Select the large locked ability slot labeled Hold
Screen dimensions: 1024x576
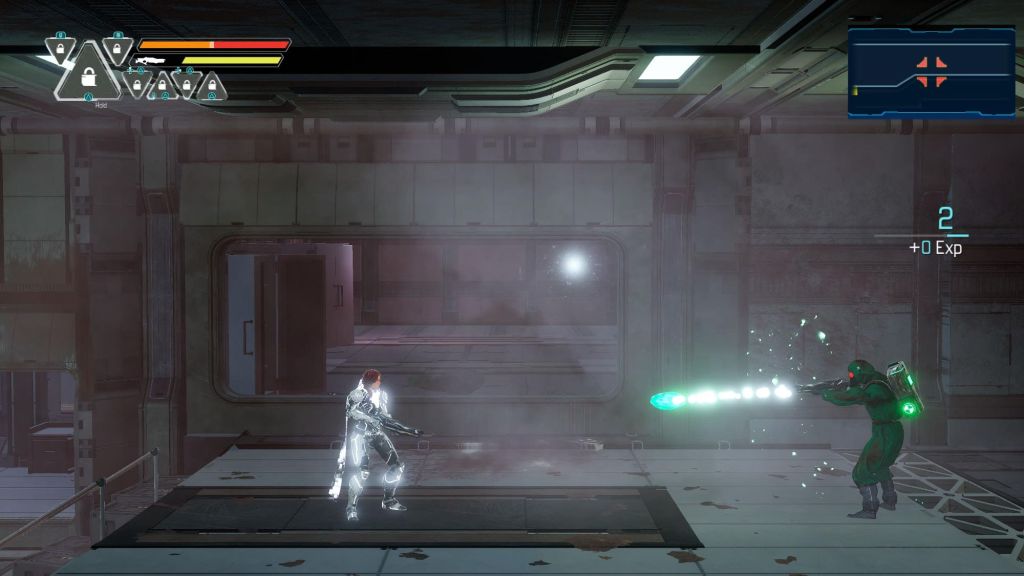tap(88, 77)
